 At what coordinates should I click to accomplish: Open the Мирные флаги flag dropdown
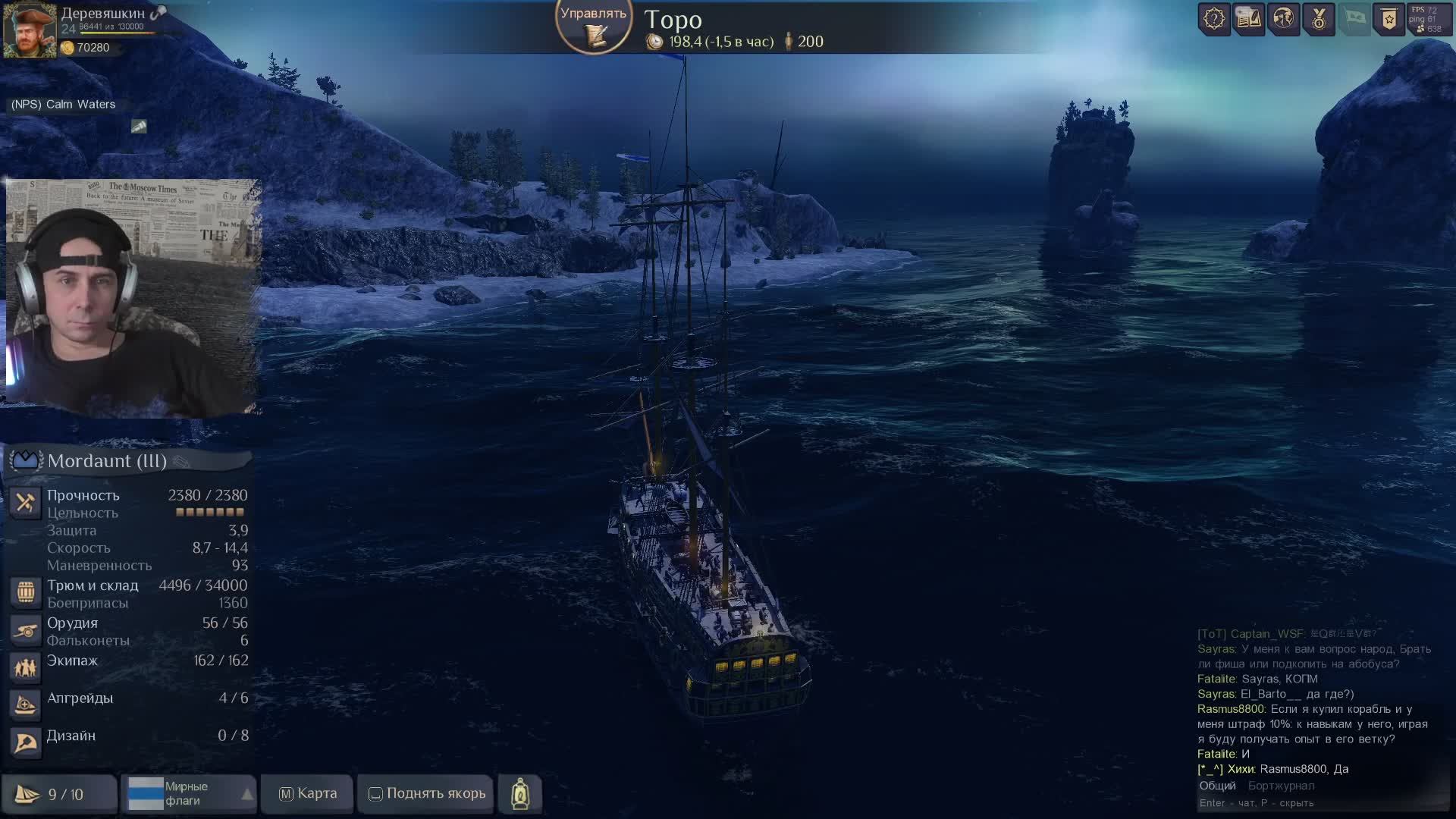189,793
